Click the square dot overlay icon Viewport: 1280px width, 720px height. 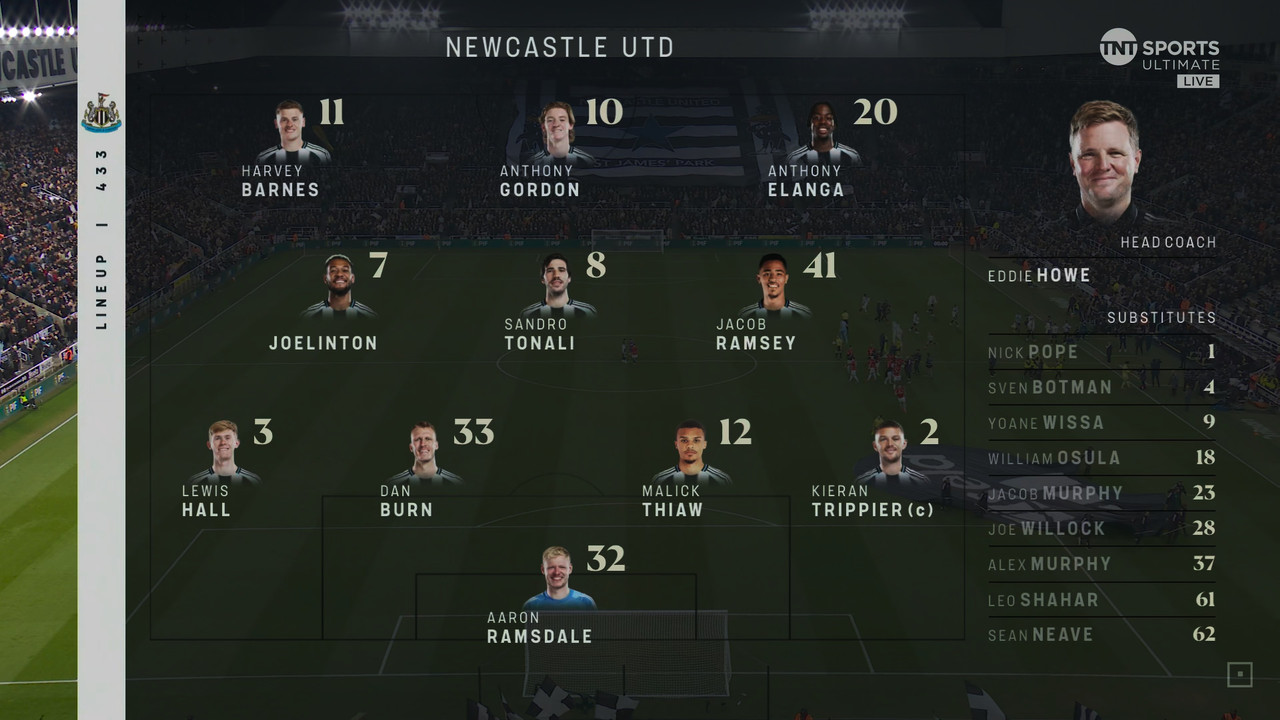[1239, 675]
